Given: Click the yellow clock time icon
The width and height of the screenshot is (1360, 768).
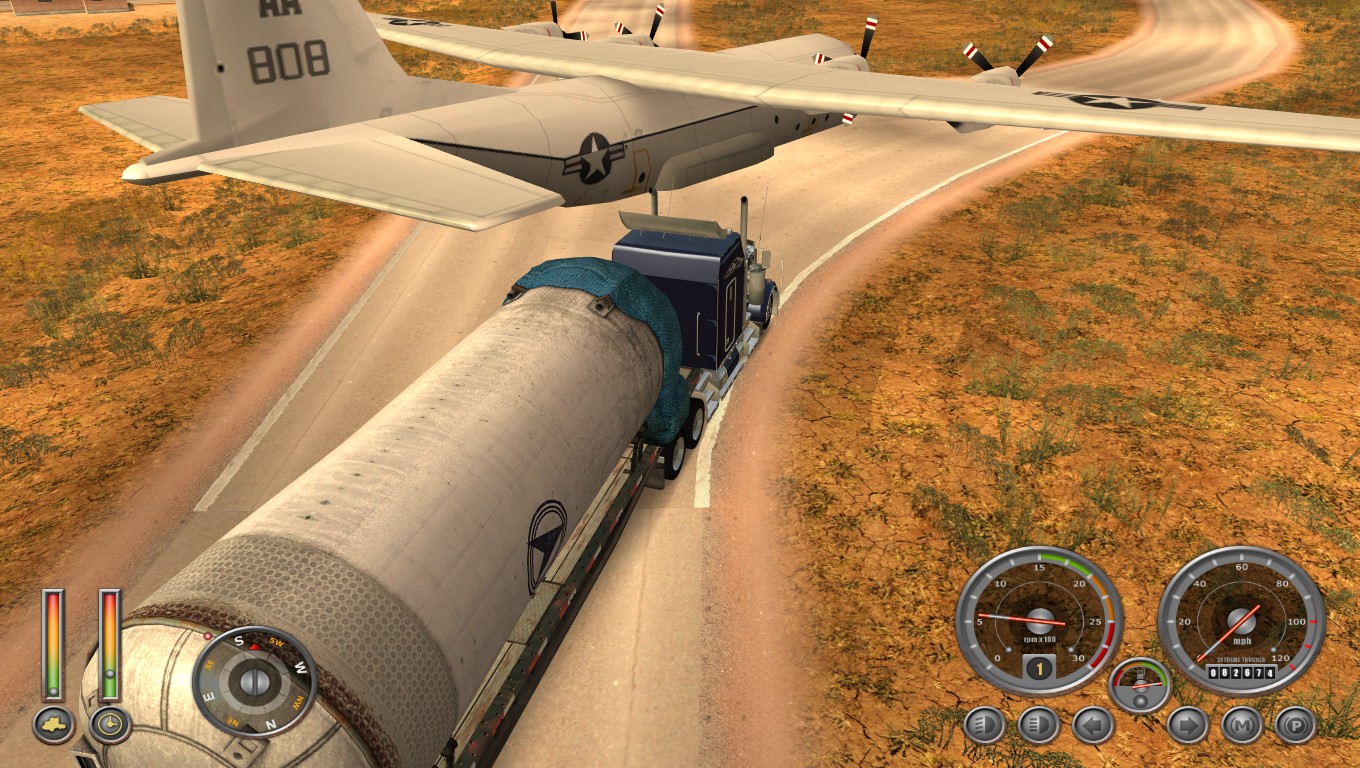Looking at the screenshot, I should tap(110, 725).
